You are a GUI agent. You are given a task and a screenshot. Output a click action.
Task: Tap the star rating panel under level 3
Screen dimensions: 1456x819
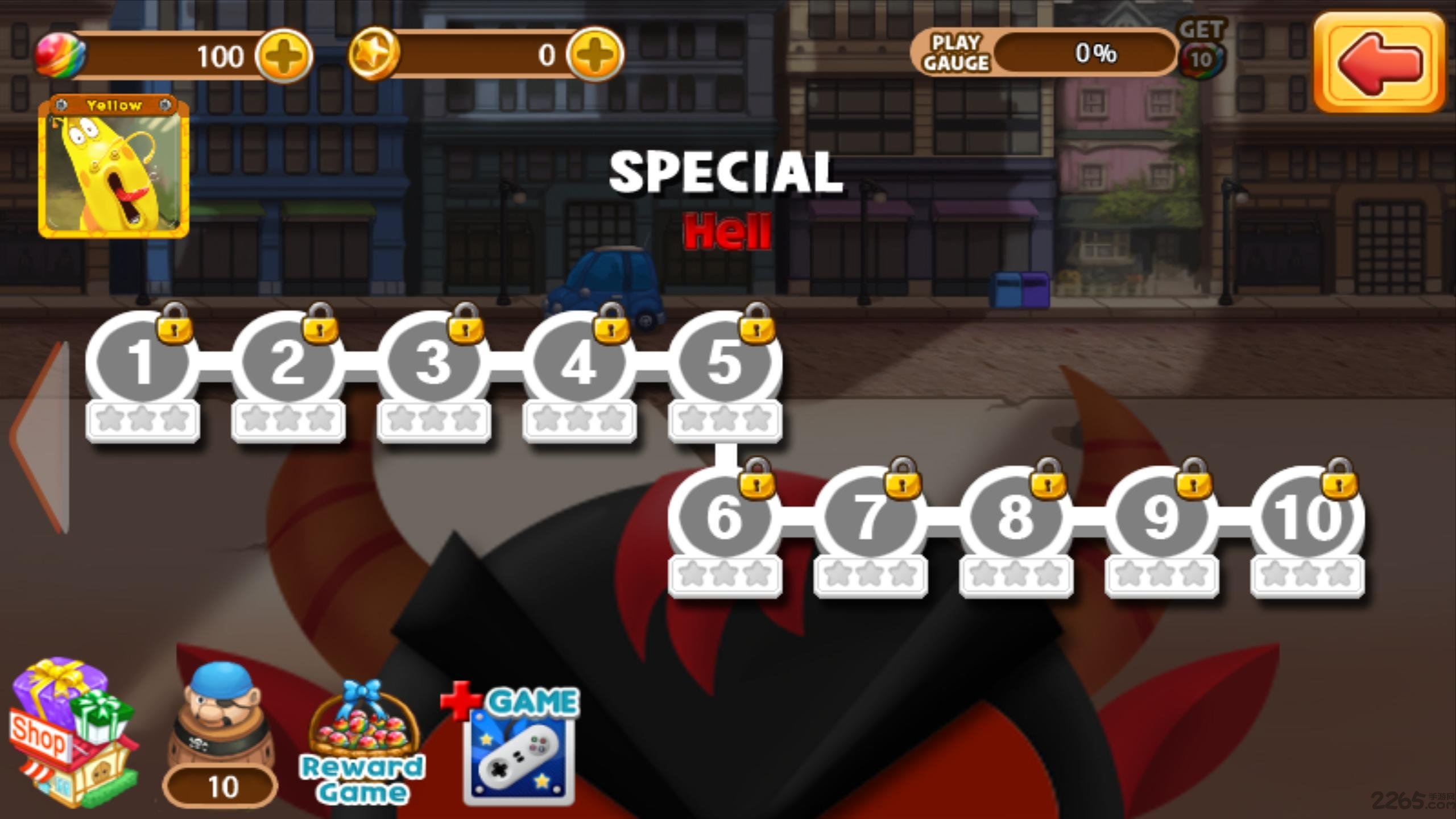pyautogui.click(x=434, y=419)
